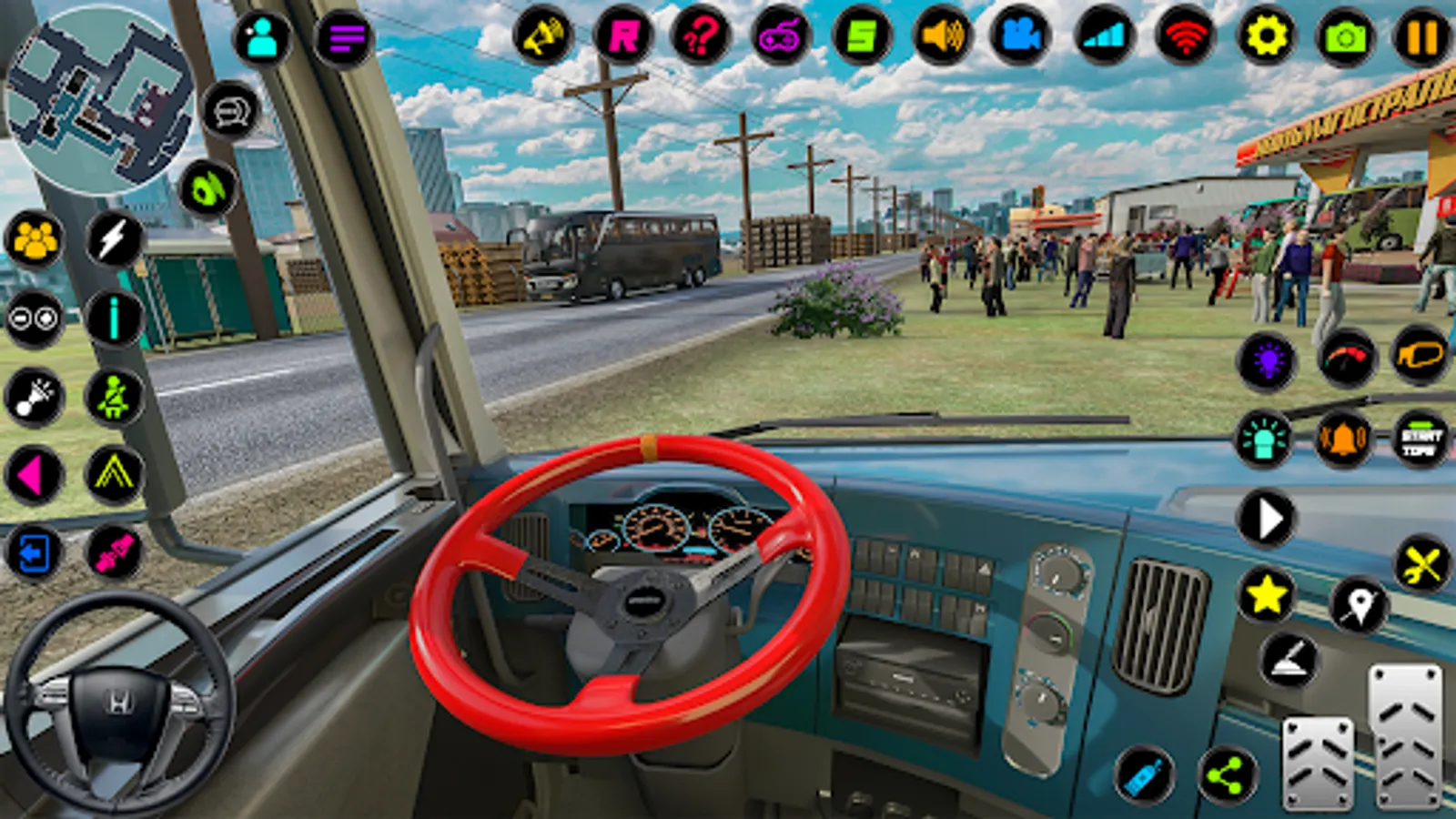Fasten the seatbelt using the green seatbelt icon
1456x819 pixels.
(x=113, y=397)
